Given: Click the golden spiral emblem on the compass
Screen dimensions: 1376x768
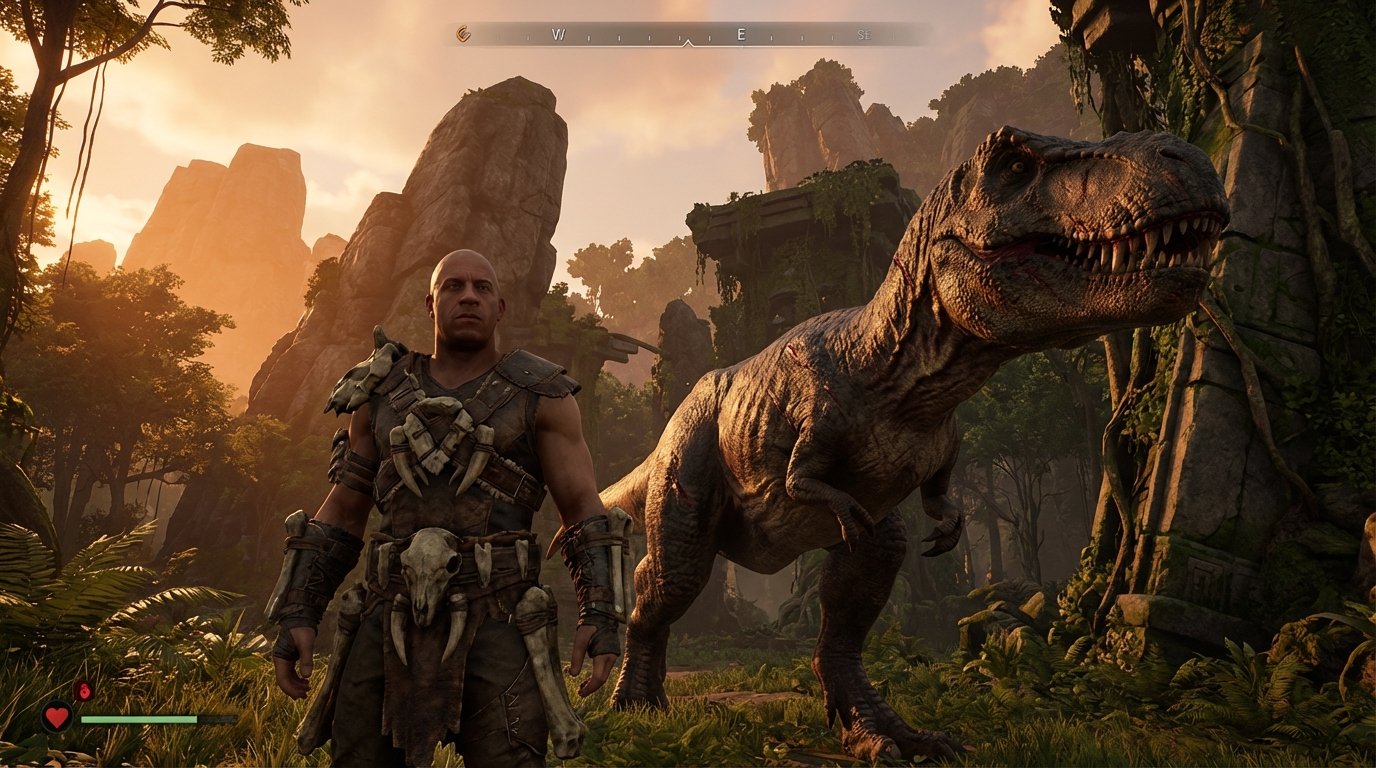Looking at the screenshot, I should [x=463, y=32].
